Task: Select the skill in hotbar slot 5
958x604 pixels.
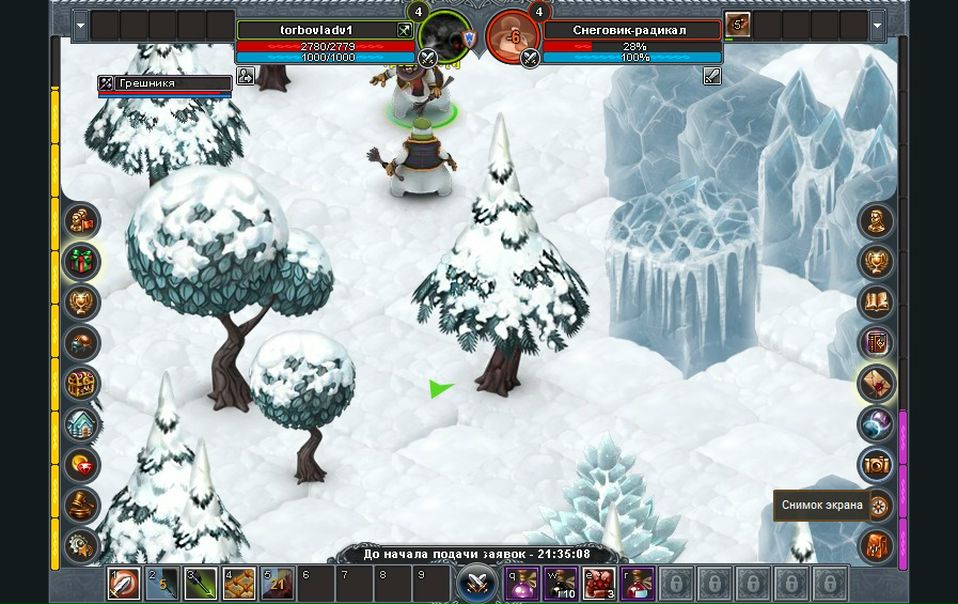Action: (x=277, y=583)
